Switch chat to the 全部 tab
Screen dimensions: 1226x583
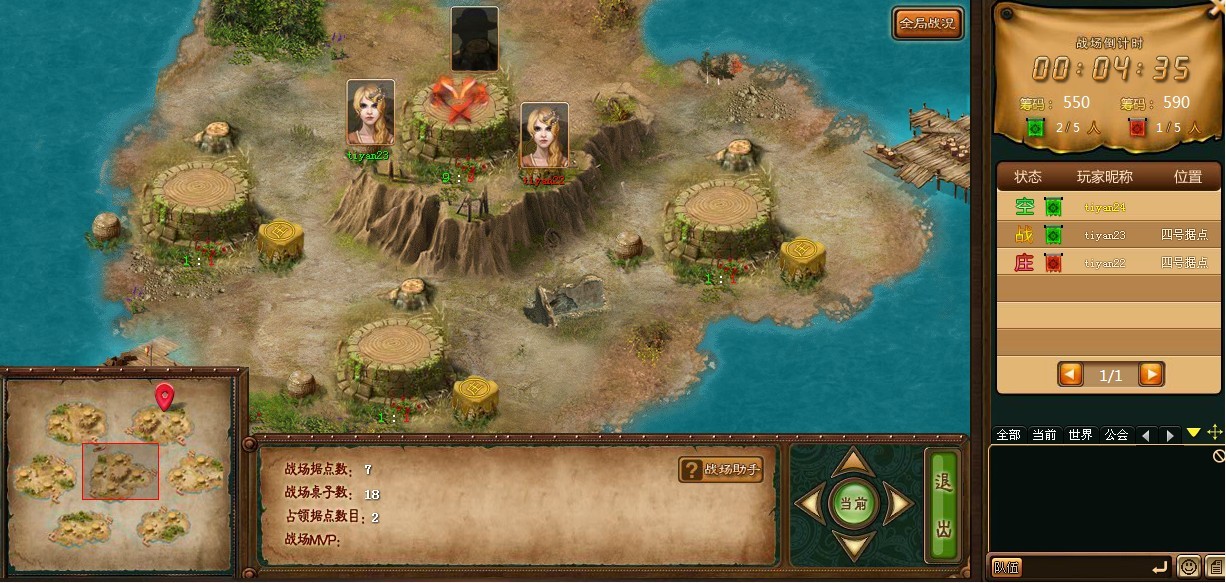click(x=1008, y=435)
